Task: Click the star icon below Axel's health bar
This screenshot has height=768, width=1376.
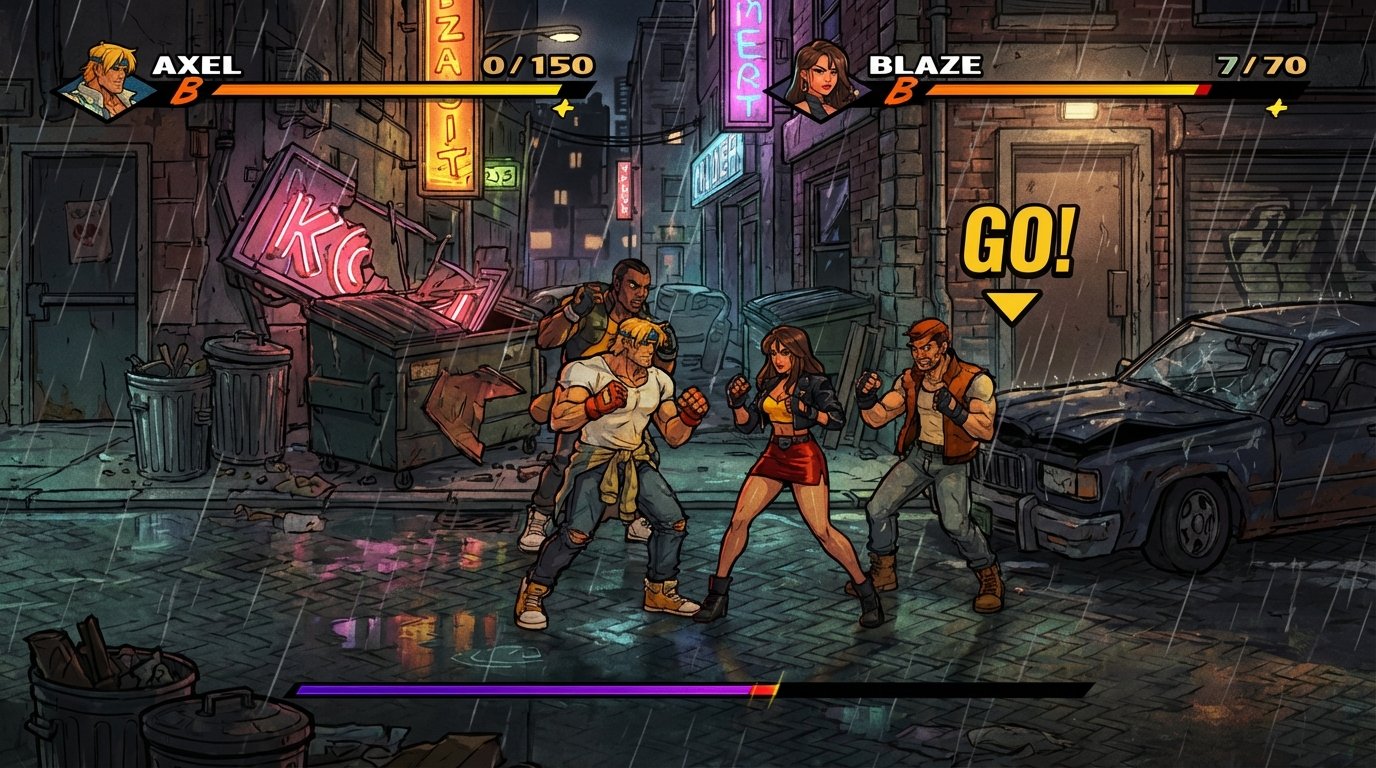Action: click(x=564, y=107)
